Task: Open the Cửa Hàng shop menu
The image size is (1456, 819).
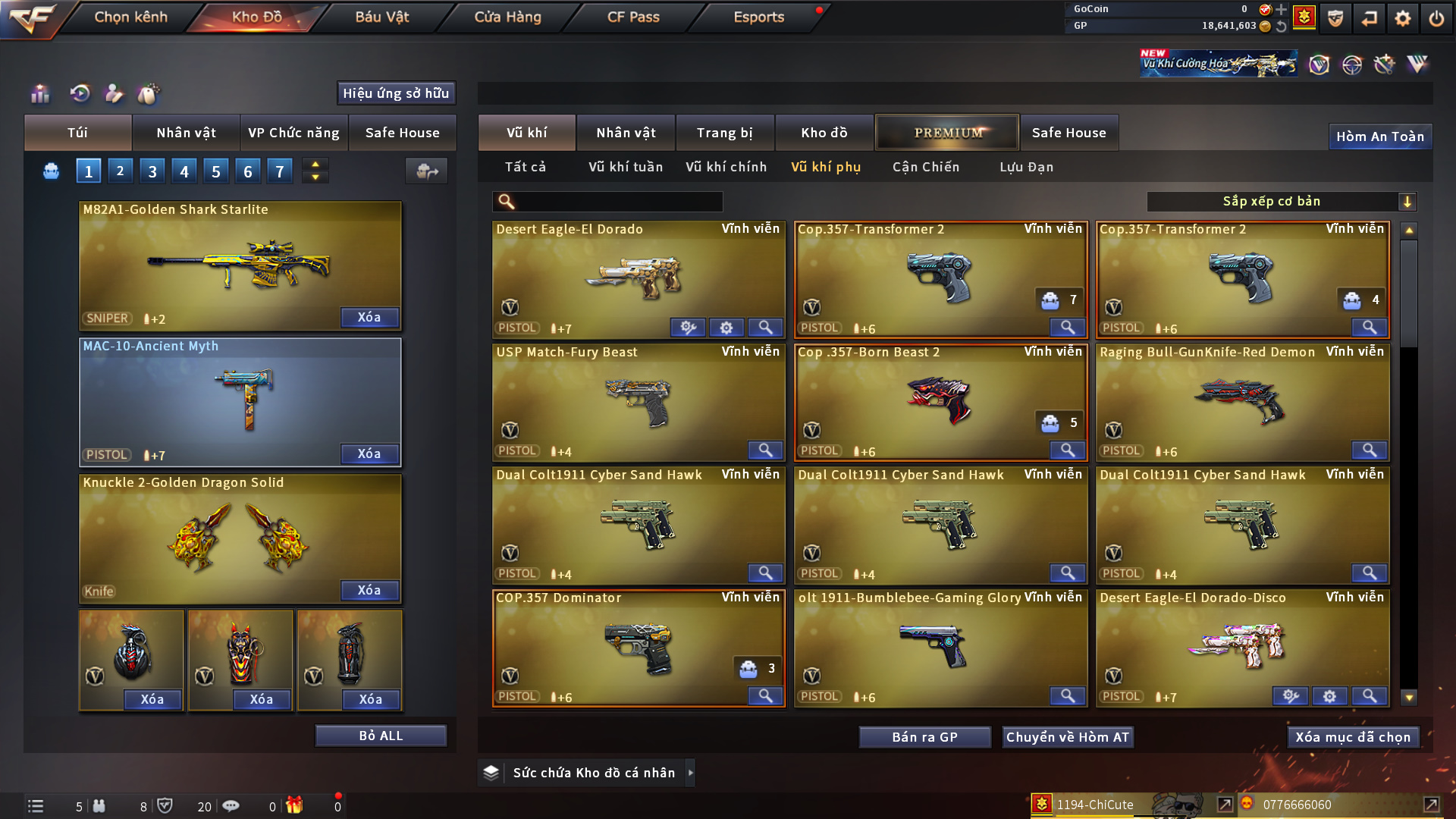Action: click(x=507, y=17)
